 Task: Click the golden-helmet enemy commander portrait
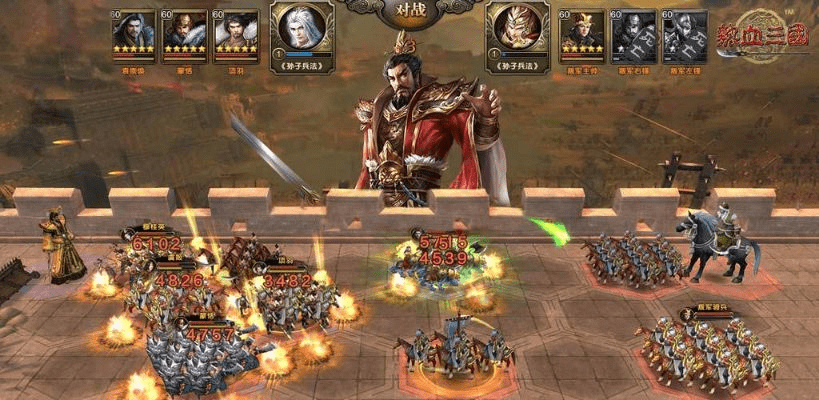coord(517,30)
